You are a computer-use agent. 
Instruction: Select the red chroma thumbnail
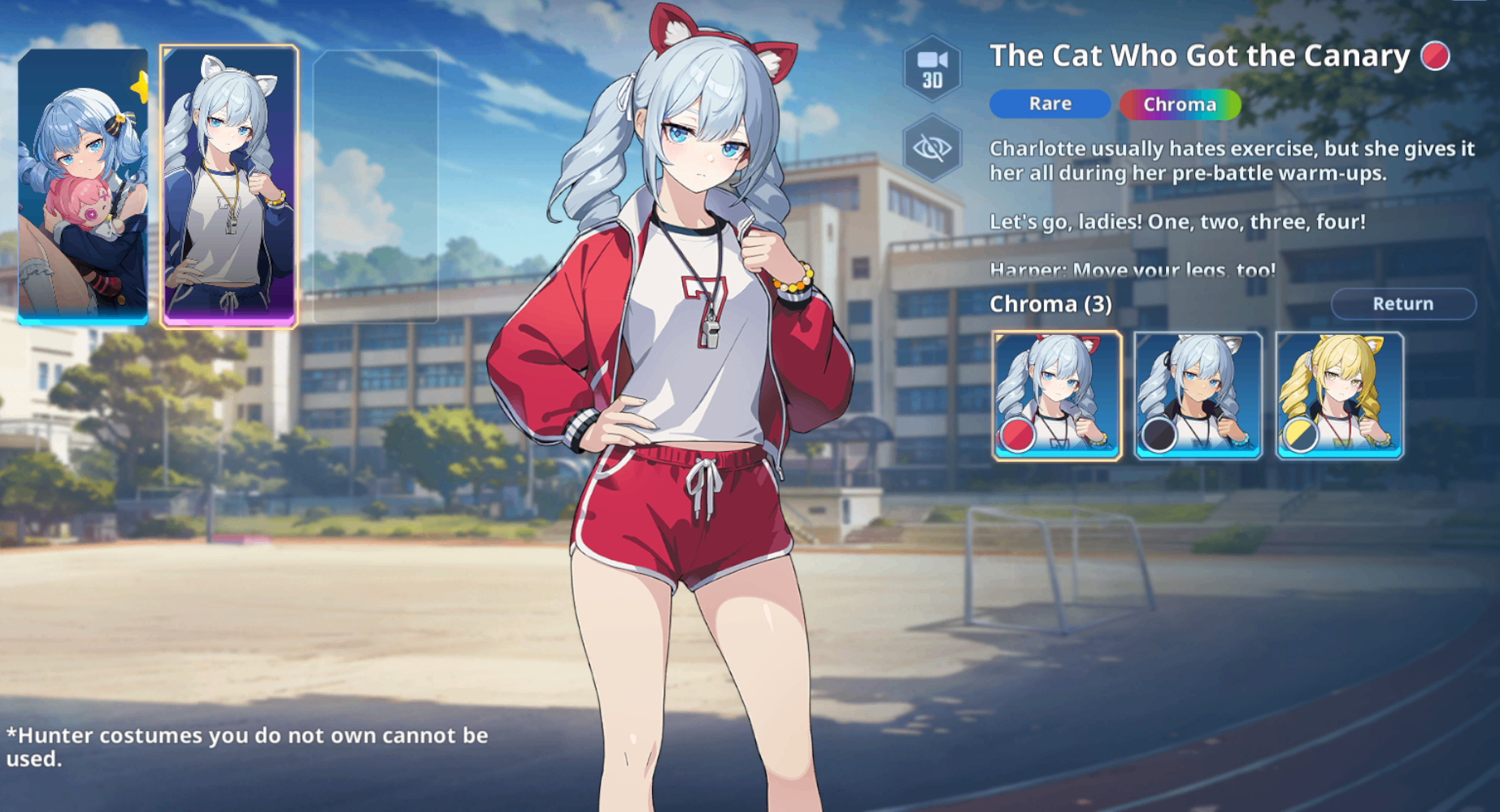pos(1057,396)
